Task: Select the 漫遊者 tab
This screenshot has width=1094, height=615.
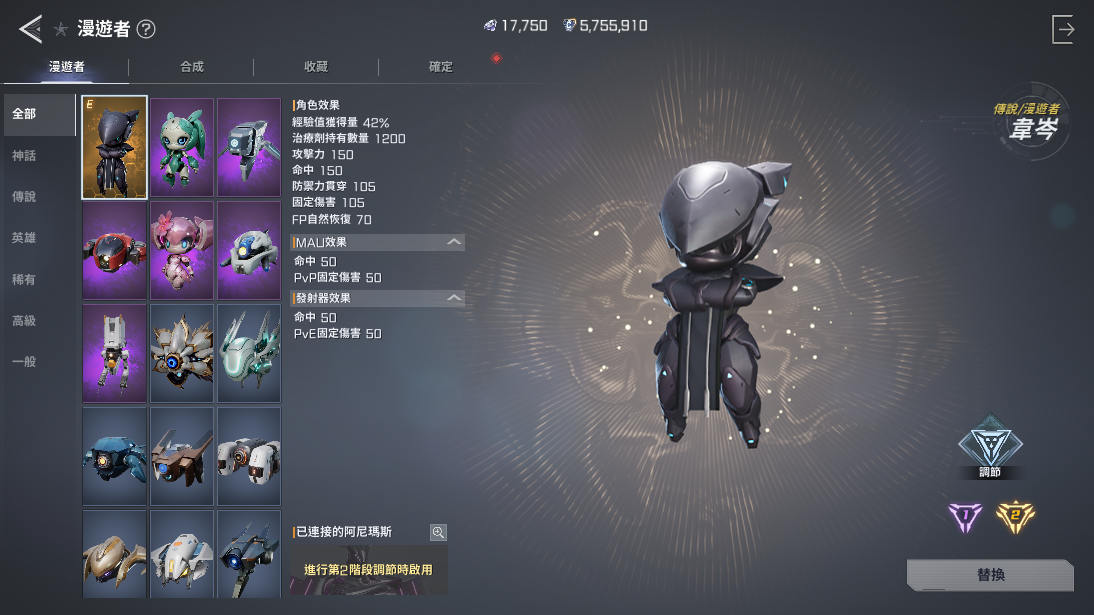Action: pos(67,67)
